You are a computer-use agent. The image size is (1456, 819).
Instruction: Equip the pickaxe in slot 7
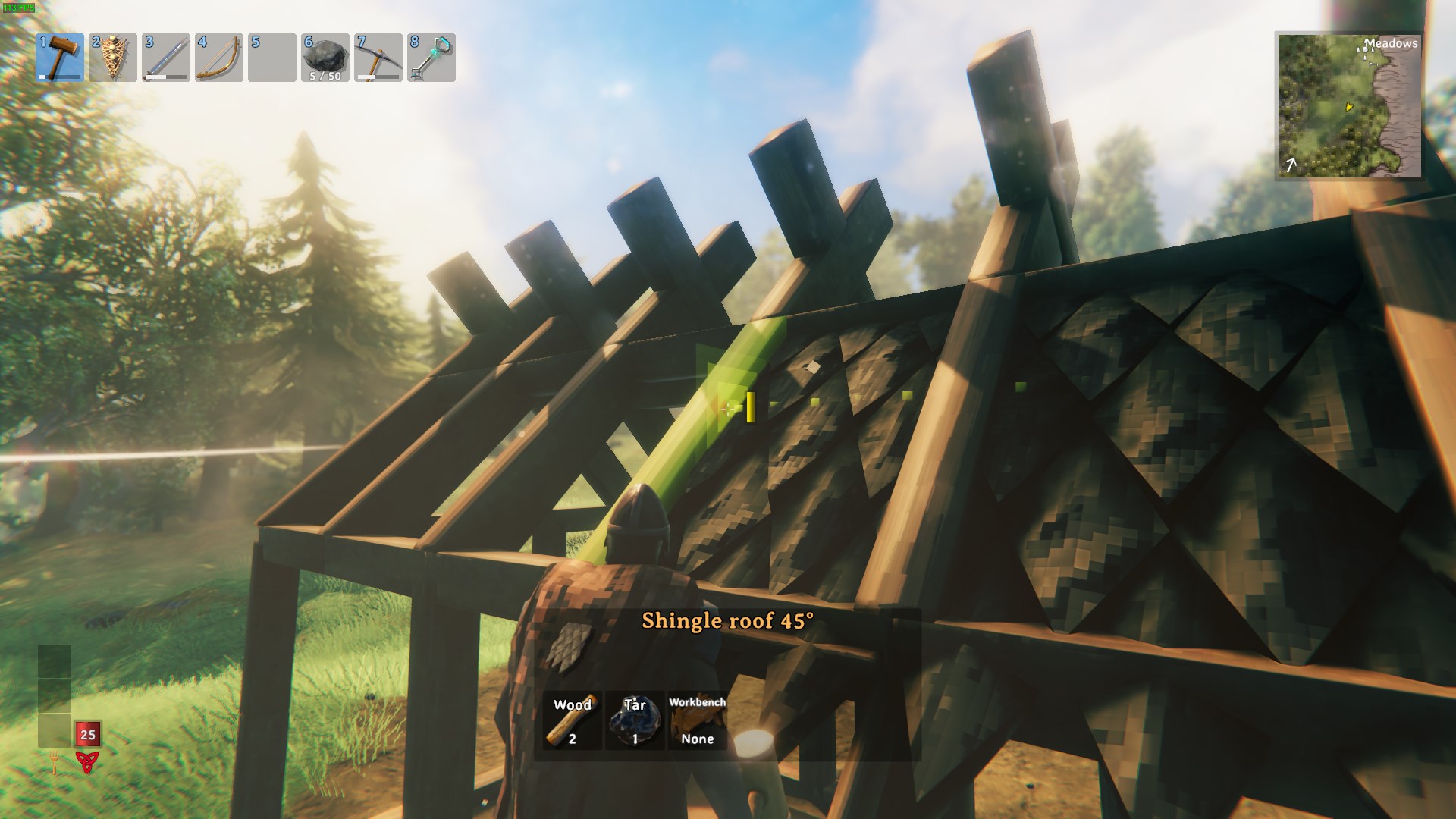coord(378,57)
